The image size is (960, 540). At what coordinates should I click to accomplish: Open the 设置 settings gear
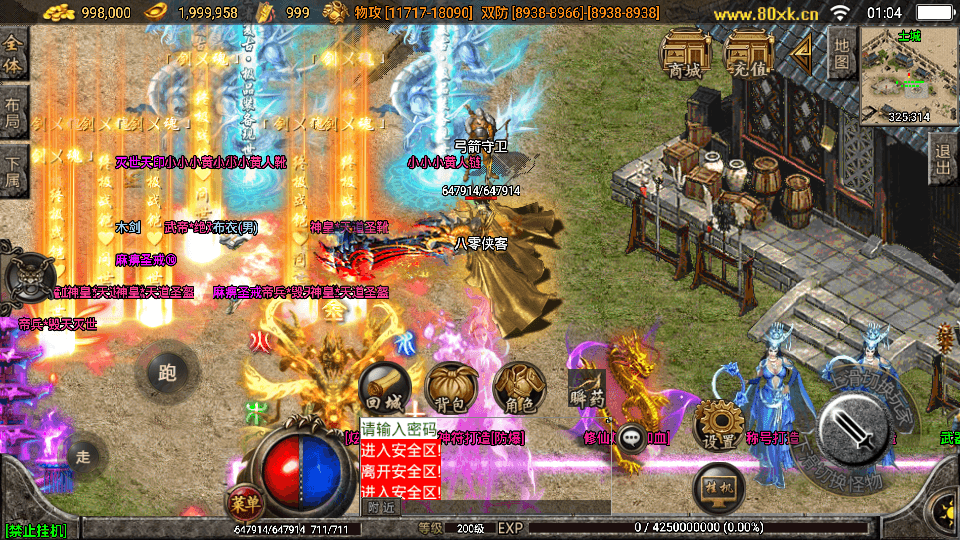pos(718,427)
